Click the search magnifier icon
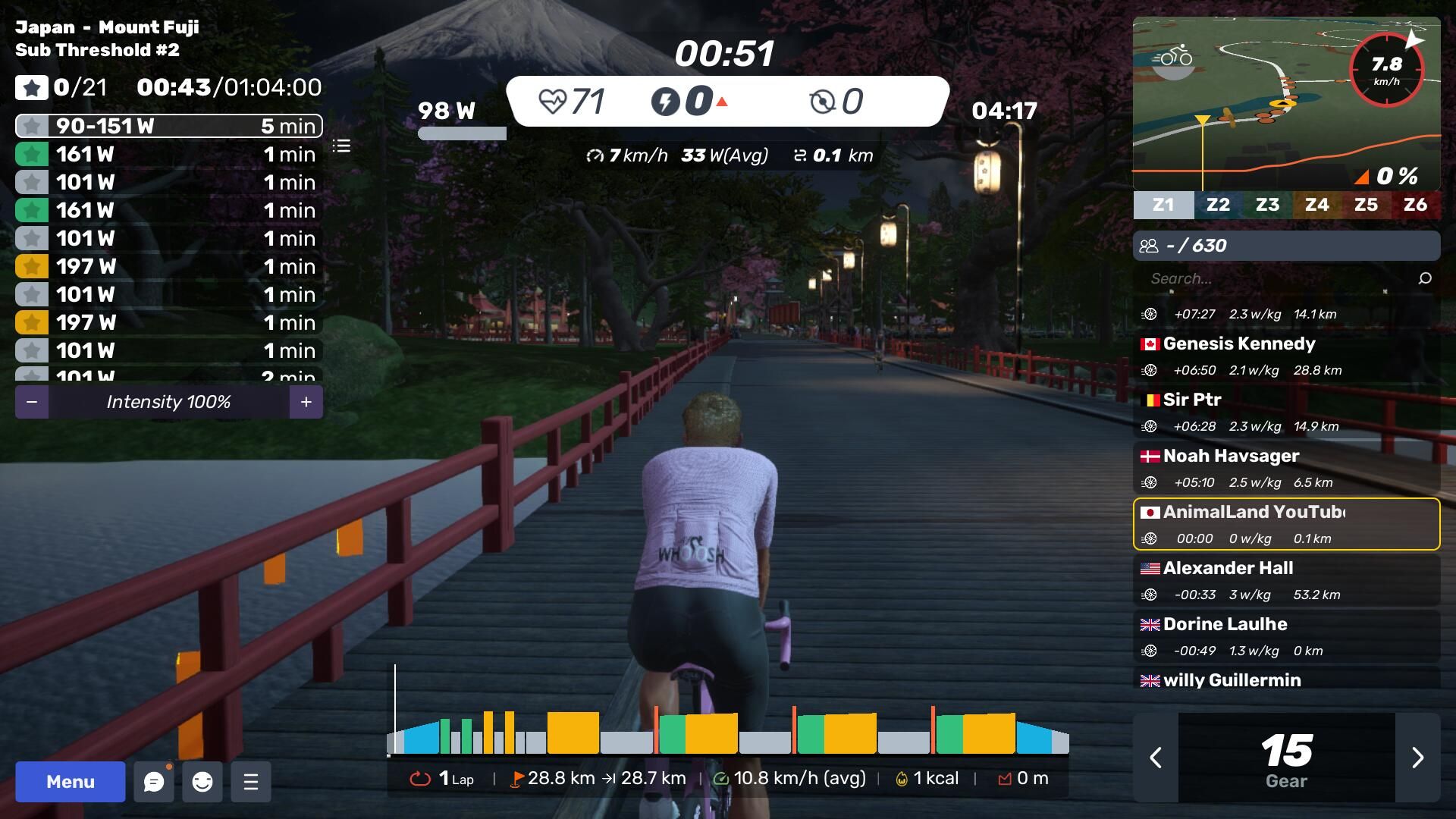Screen dimensions: 1456x819 tap(1425, 278)
